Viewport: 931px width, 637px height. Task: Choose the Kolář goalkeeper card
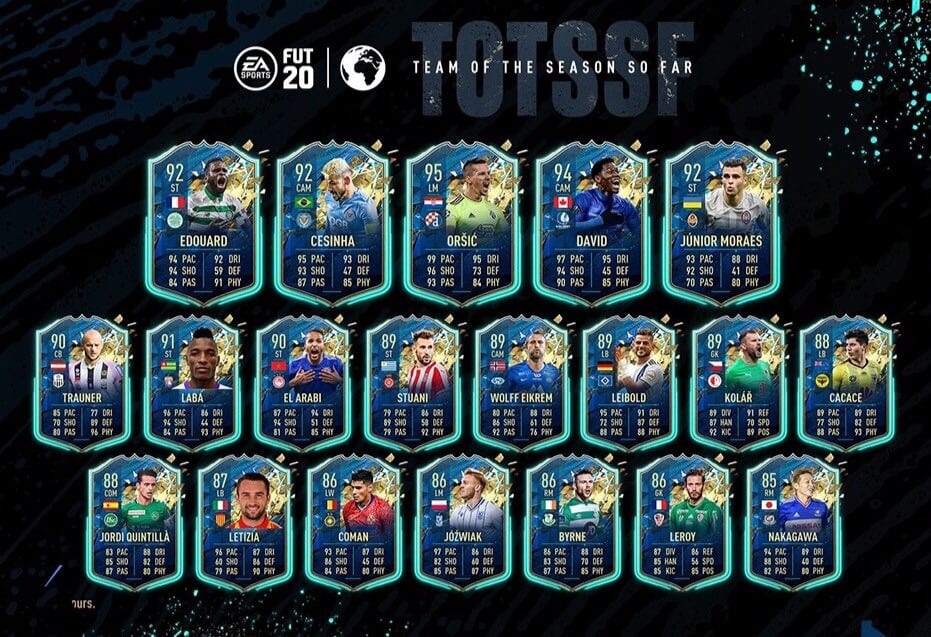(738, 380)
